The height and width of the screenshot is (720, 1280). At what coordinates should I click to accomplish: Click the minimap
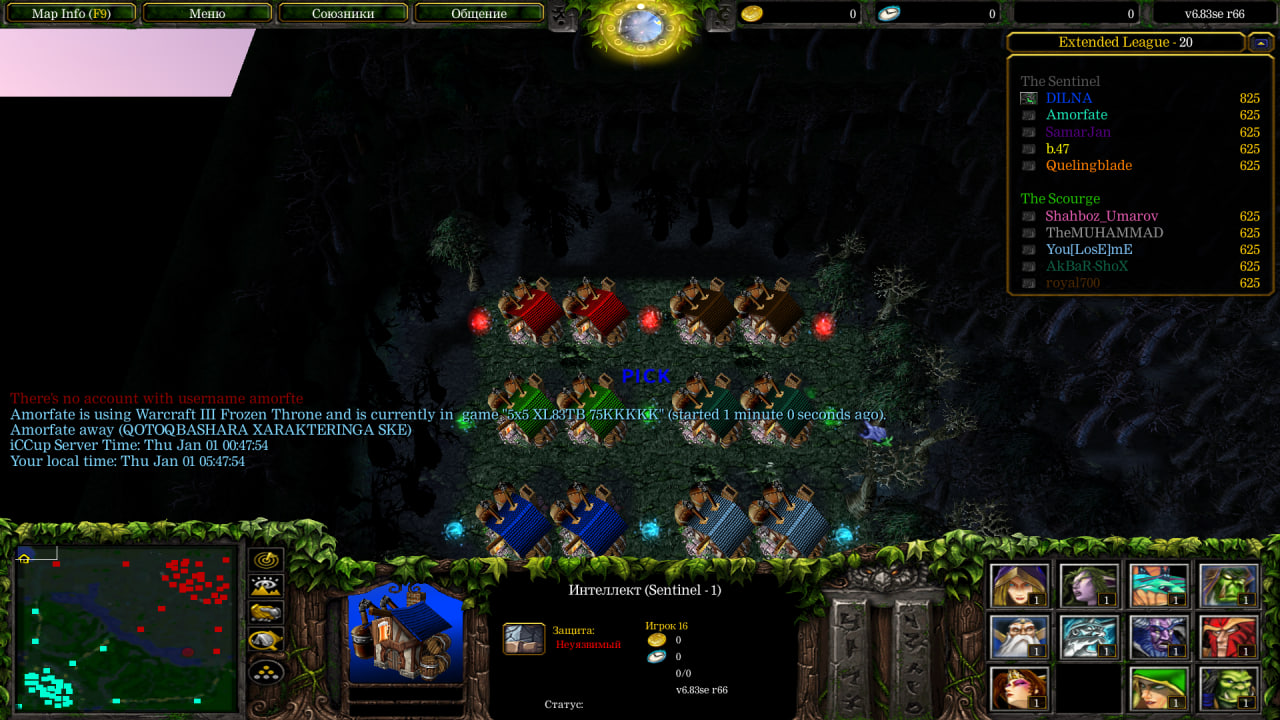pyautogui.click(x=126, y=628)
